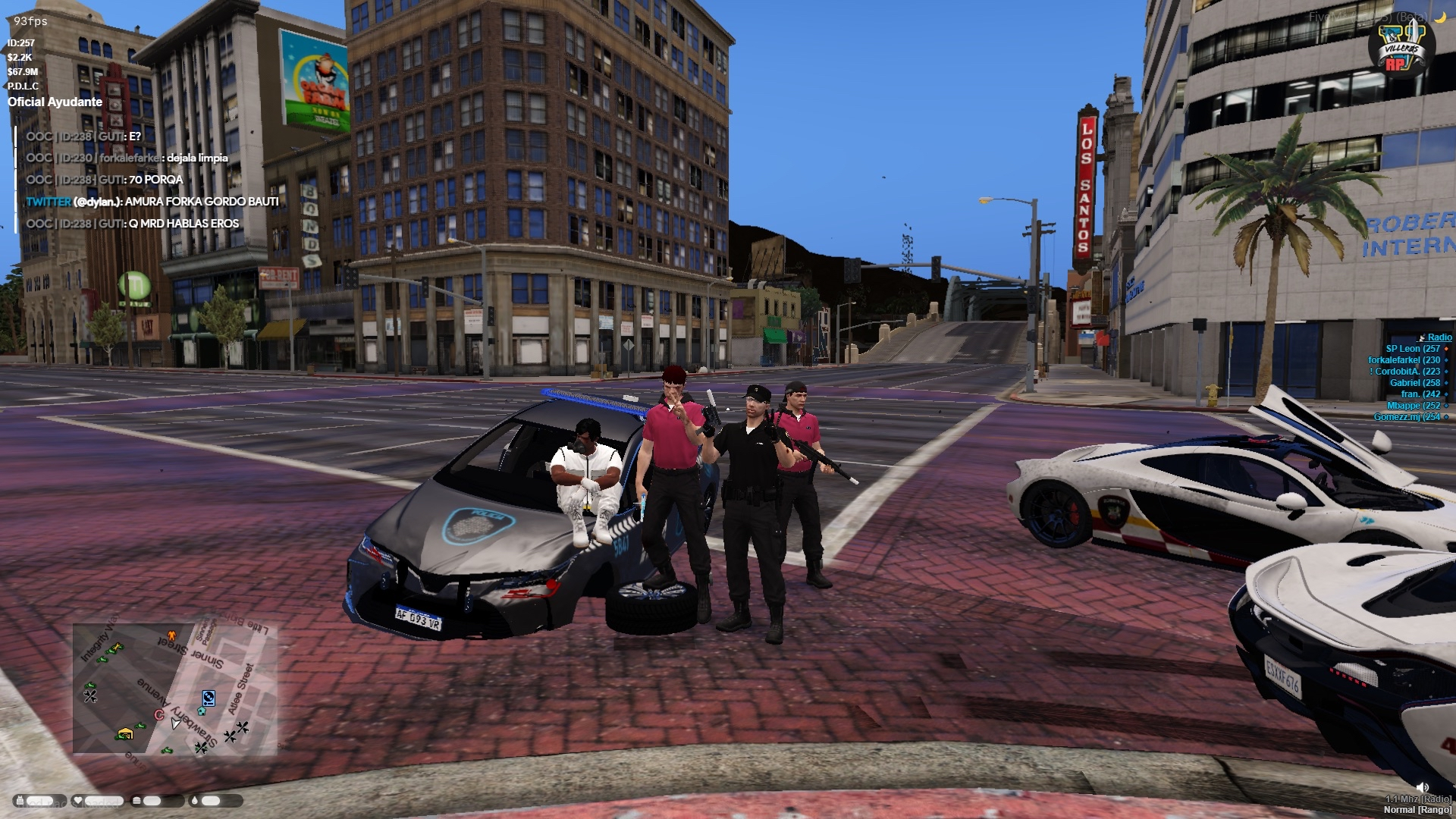
Task: Click the TWITTER message from @dylan
Action: [x=152, y=202]
